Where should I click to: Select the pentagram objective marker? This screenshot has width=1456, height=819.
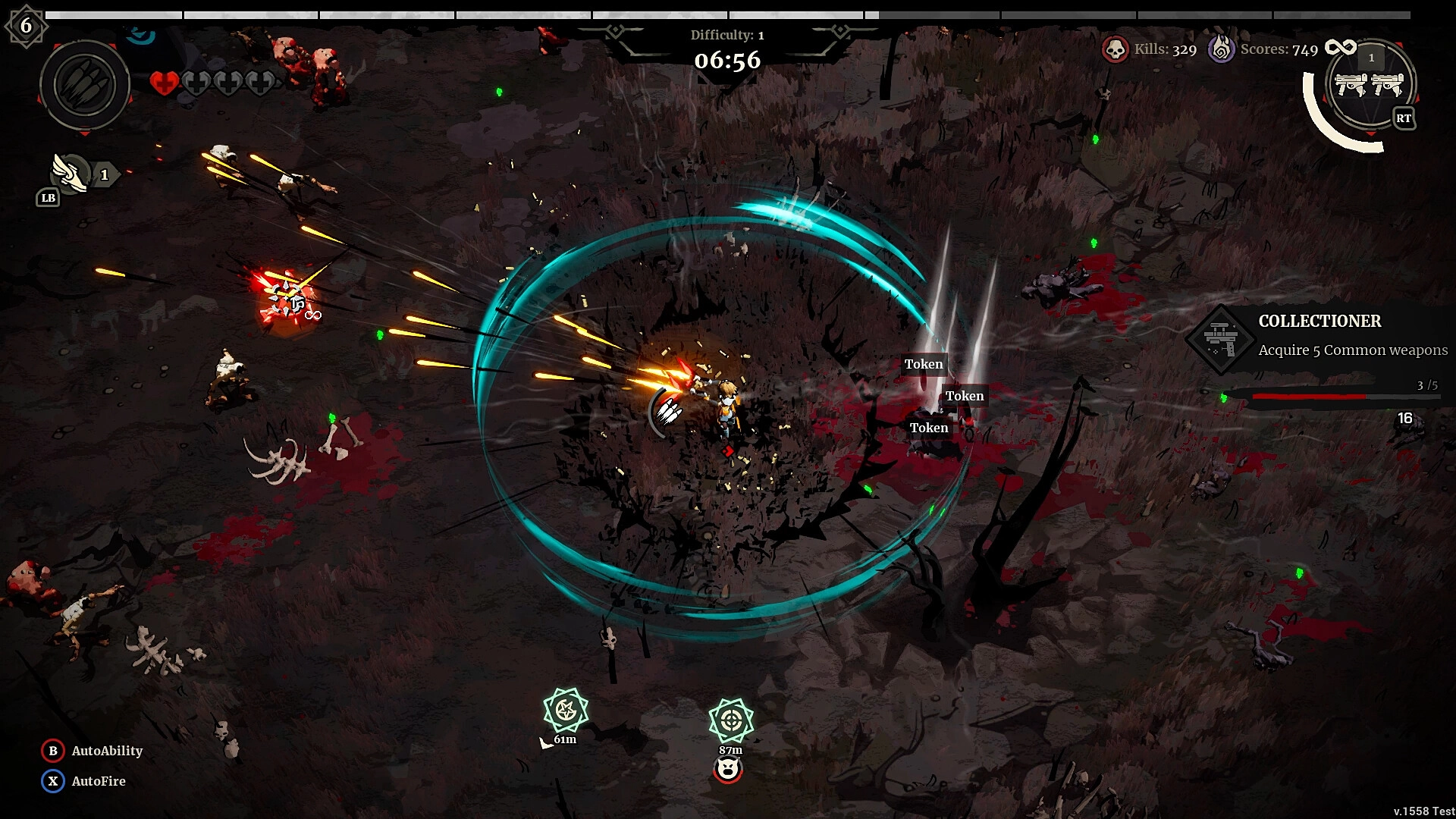coord(566,711)
